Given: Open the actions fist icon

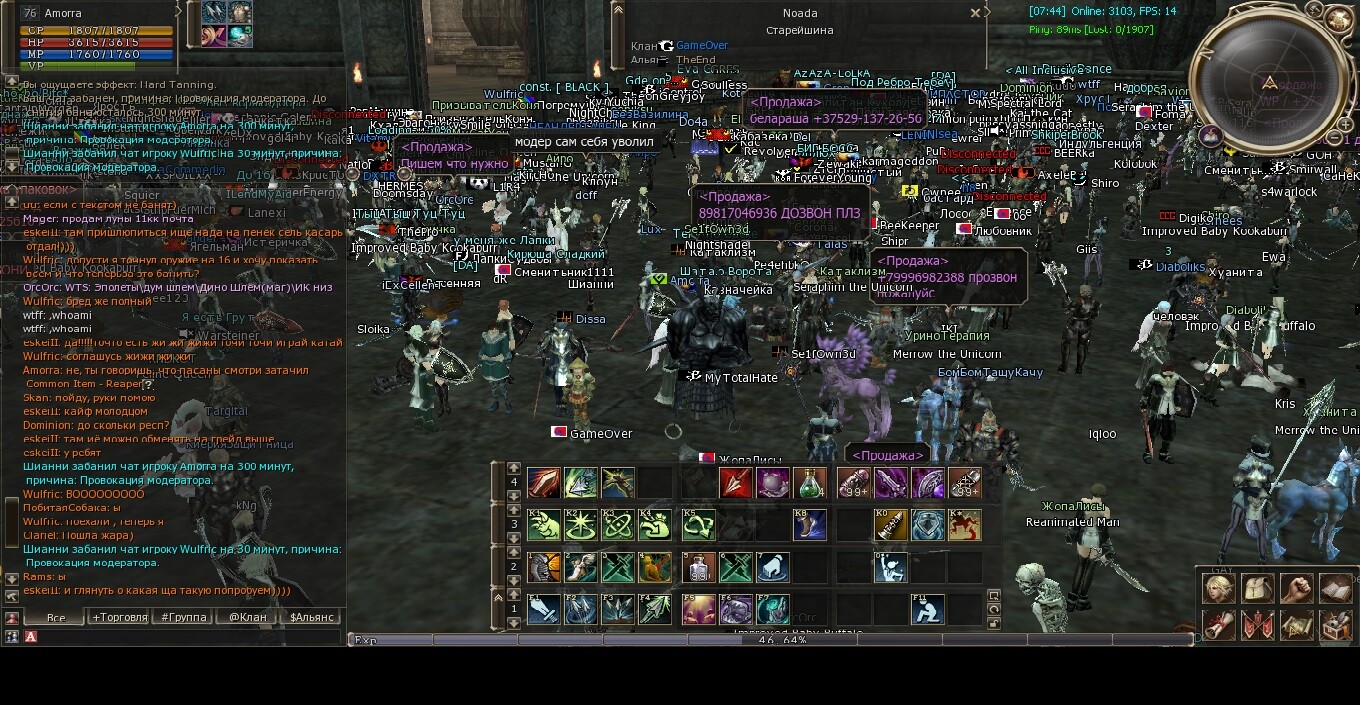Looking at the screenshot, I should tap(1296, 588).
